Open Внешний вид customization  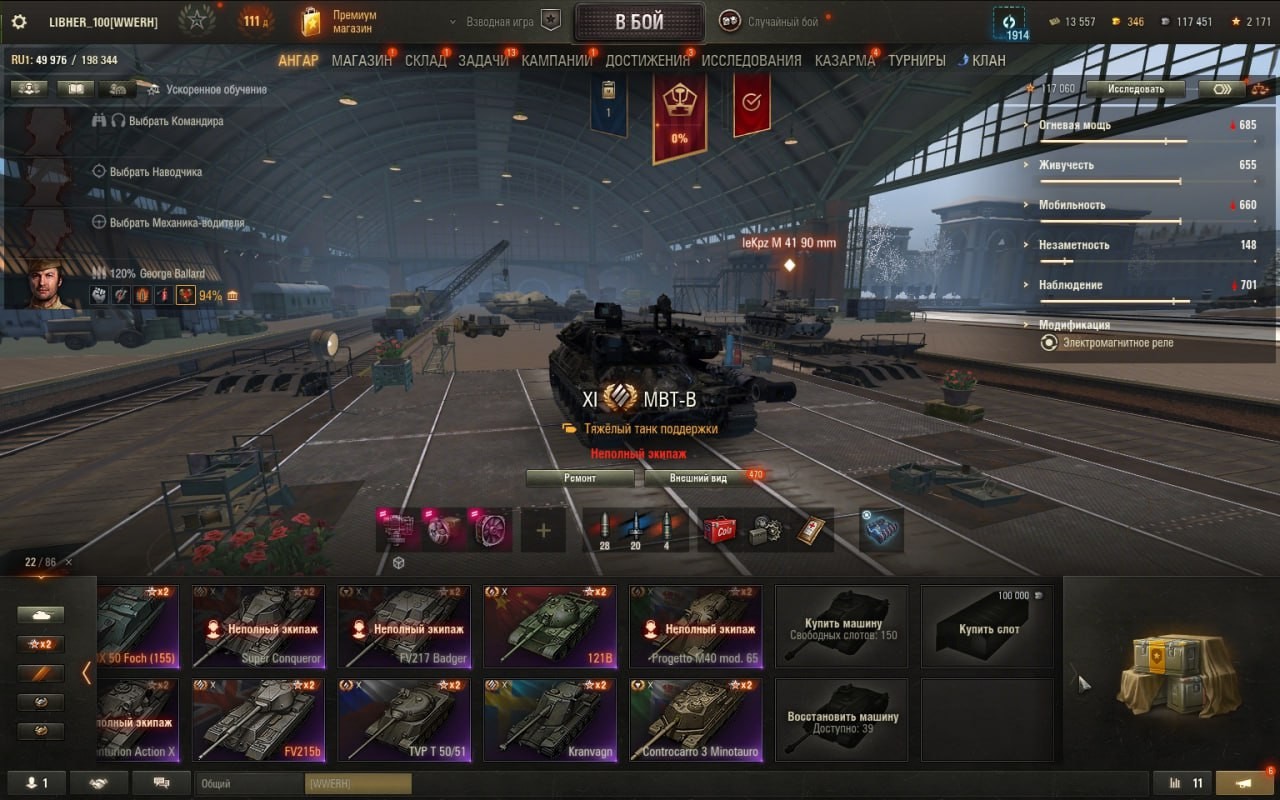(x=698, y=478)
